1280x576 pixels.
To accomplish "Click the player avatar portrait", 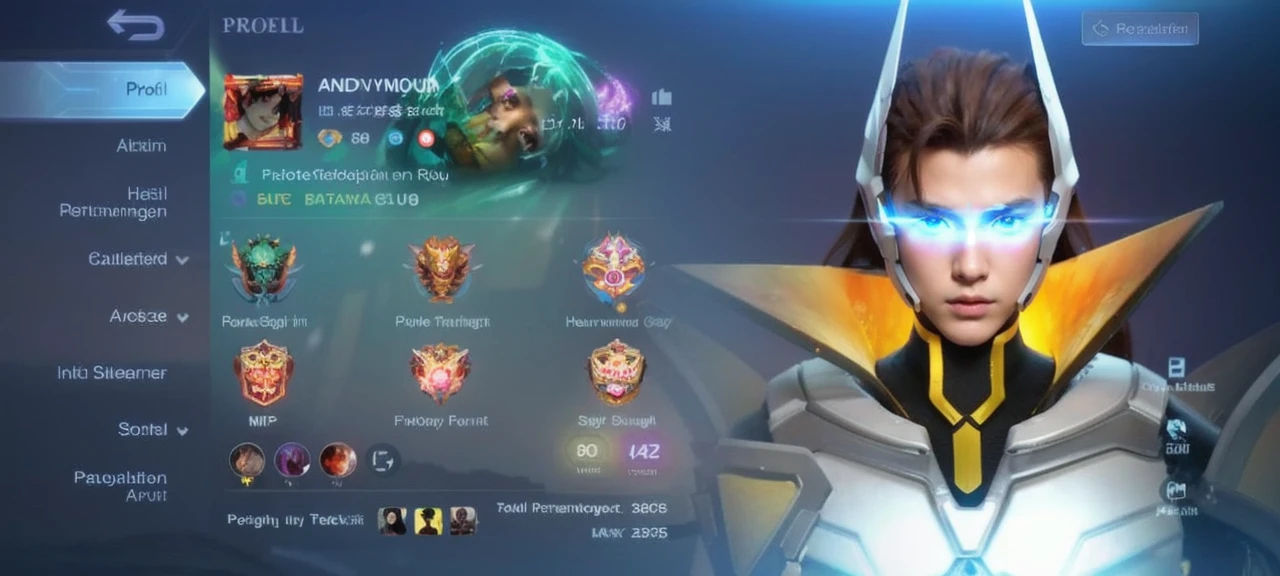I will tap(263, 112).
